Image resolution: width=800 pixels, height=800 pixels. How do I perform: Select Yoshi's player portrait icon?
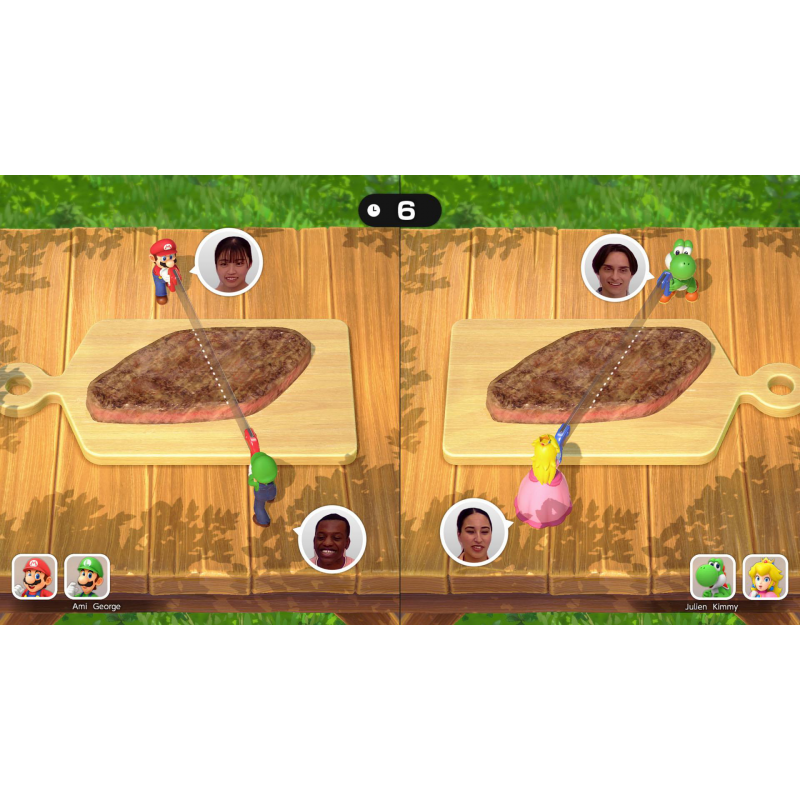tap(713, 577)
